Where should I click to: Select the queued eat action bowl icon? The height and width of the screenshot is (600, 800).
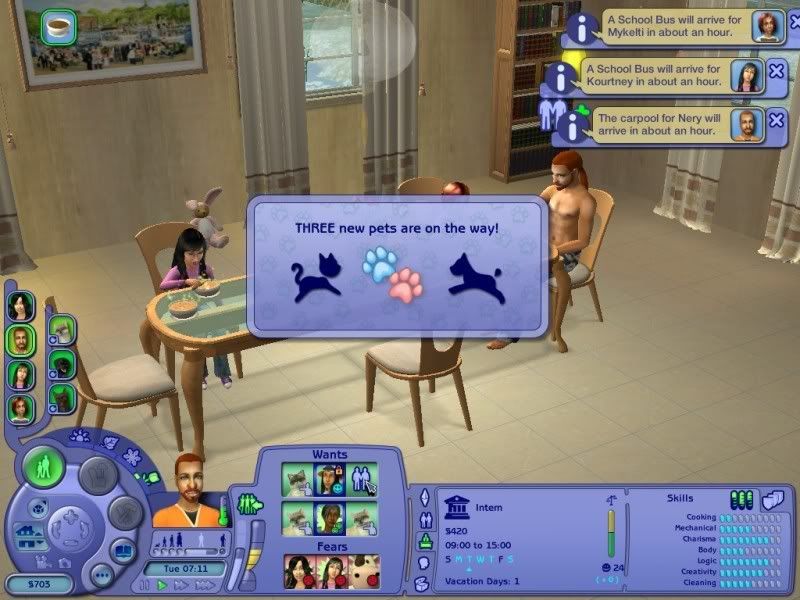(57, 25)
